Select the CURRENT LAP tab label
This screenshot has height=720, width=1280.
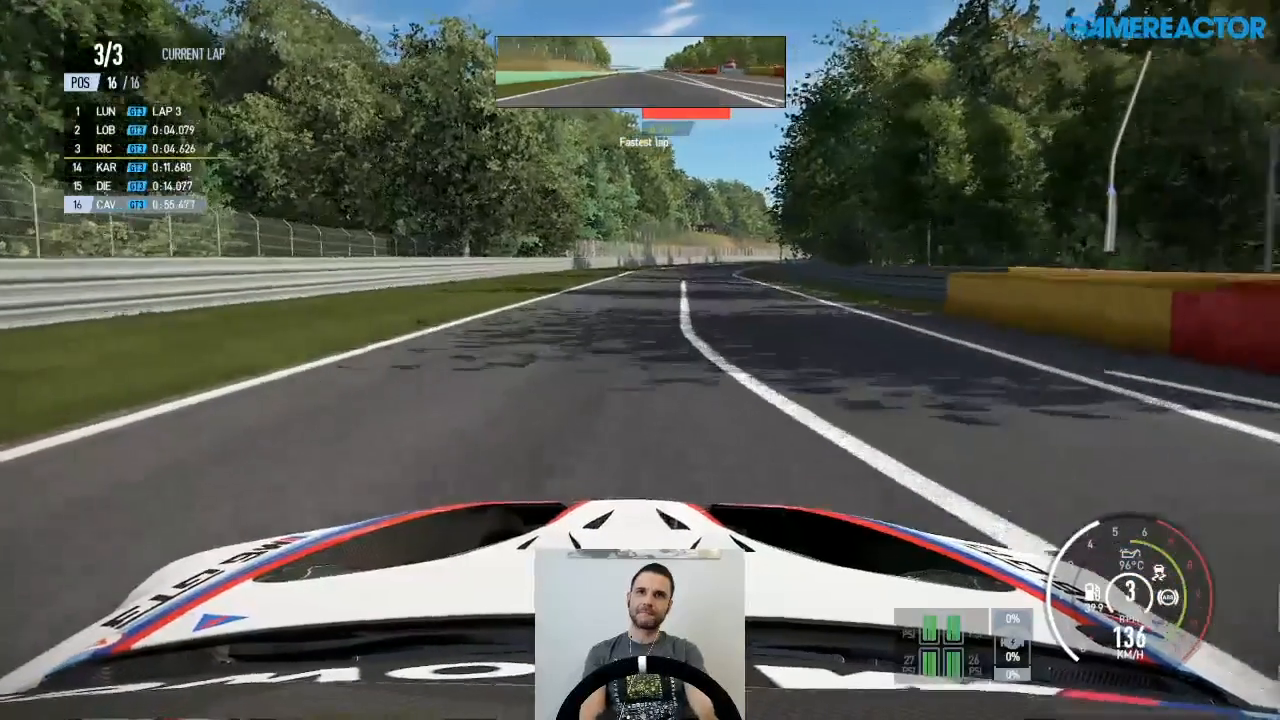coord(193,54)
